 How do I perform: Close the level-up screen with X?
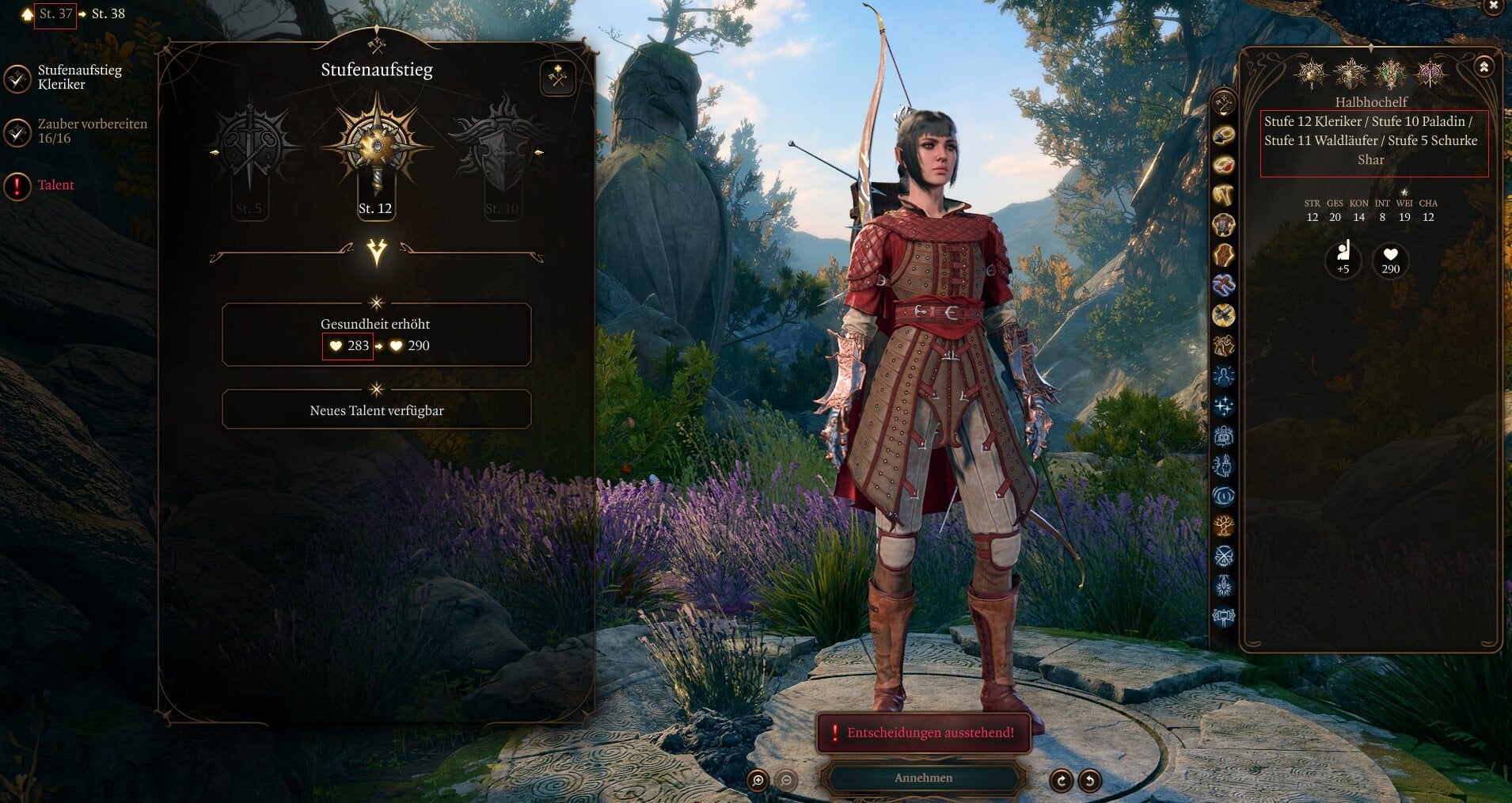click(1494, 6)
